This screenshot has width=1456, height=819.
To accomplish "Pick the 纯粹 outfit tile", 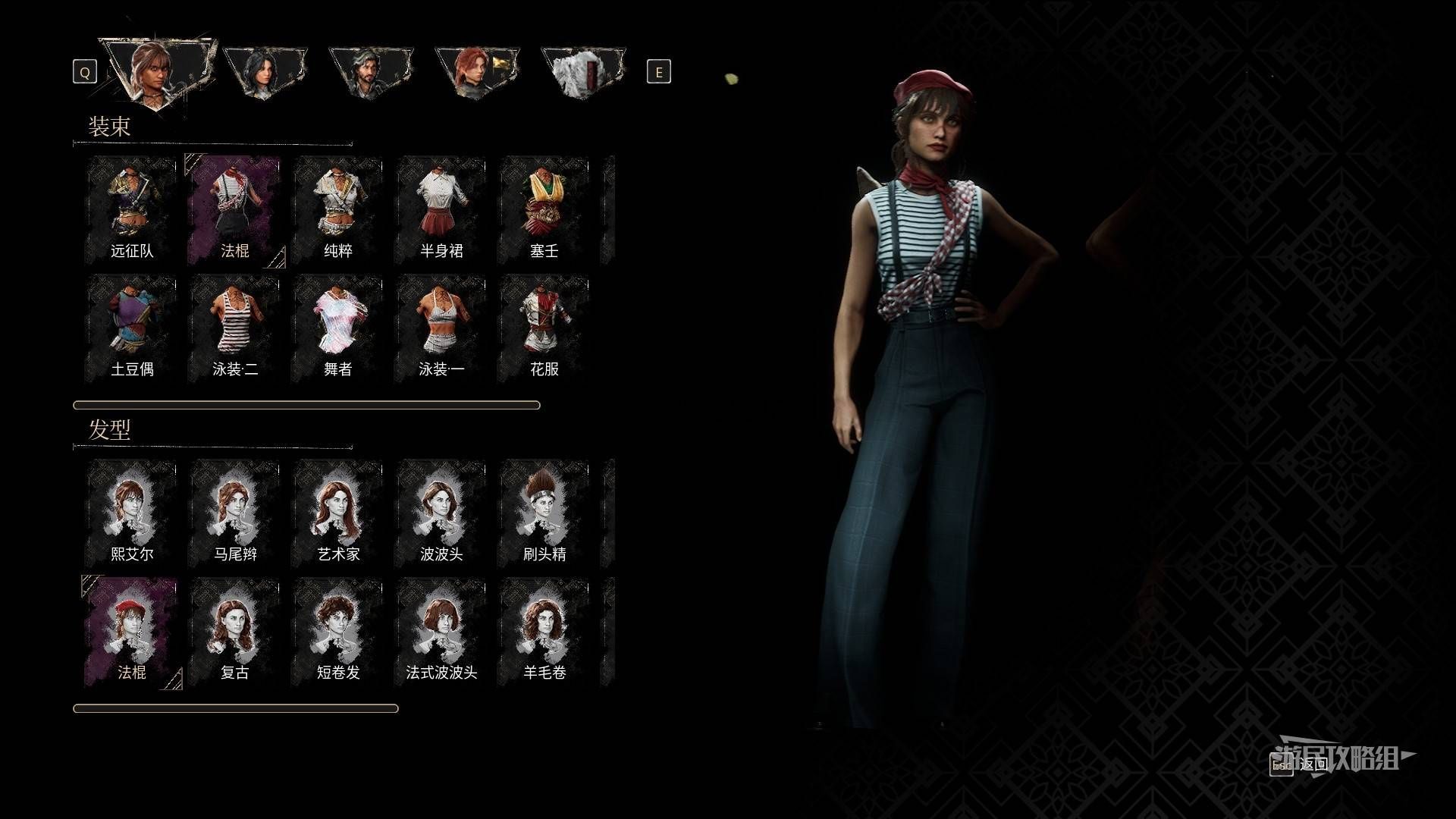I will point(338,209).
